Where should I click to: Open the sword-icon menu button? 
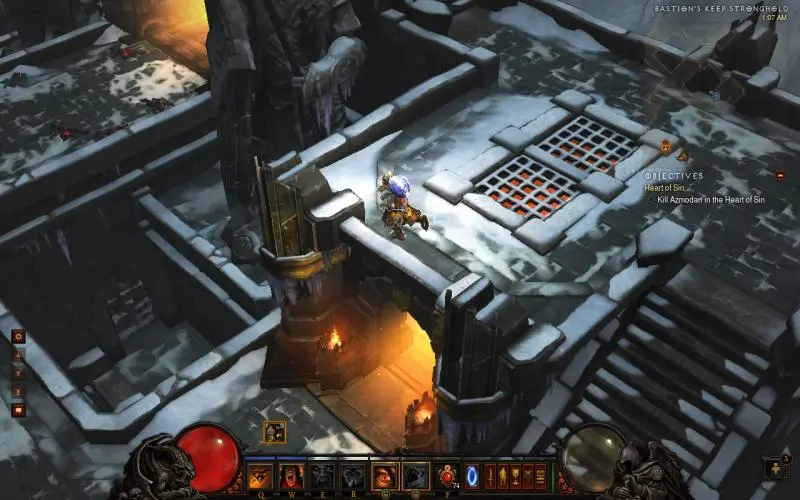point(490,475)
